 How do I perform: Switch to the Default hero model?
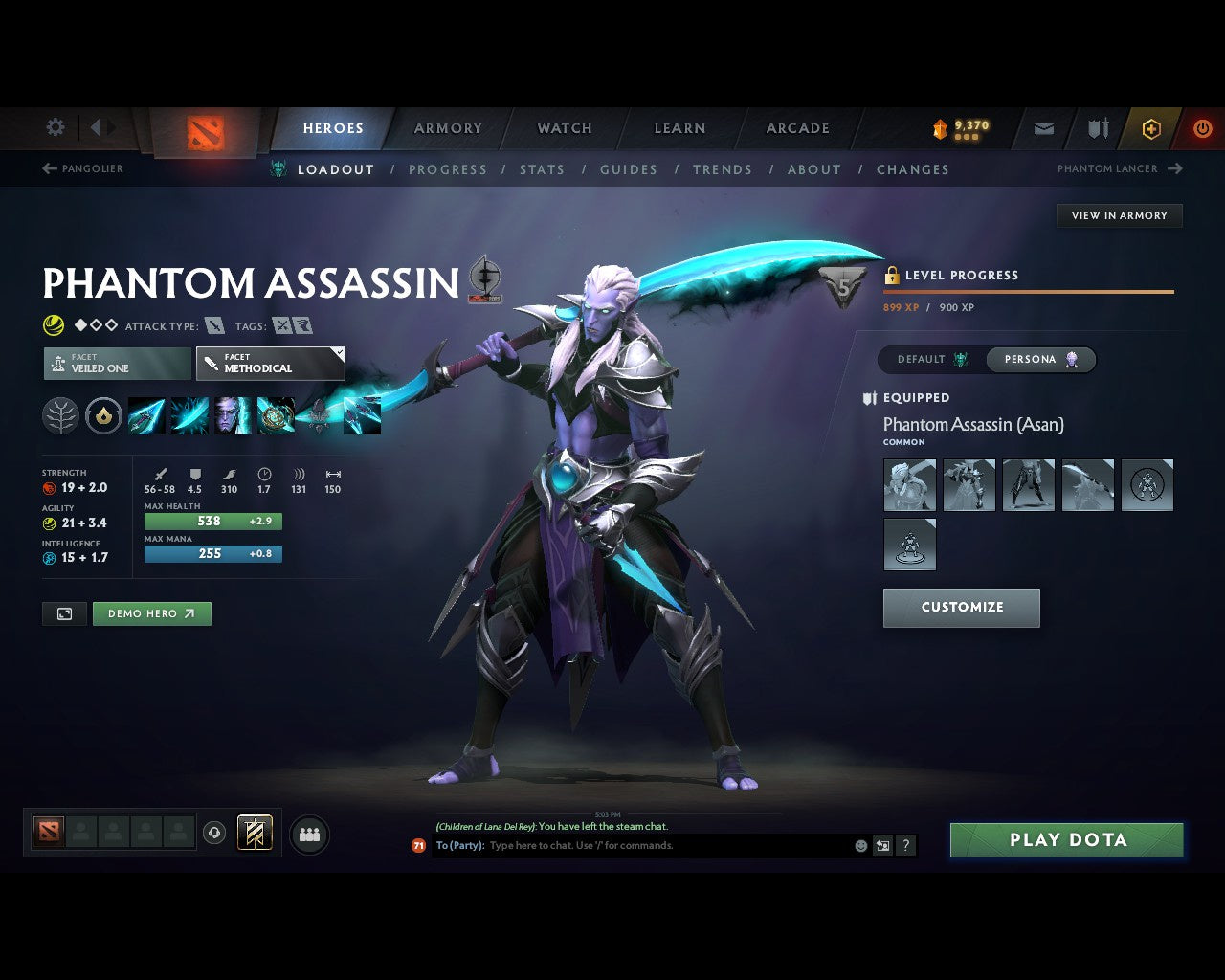[x=931, y=360]
